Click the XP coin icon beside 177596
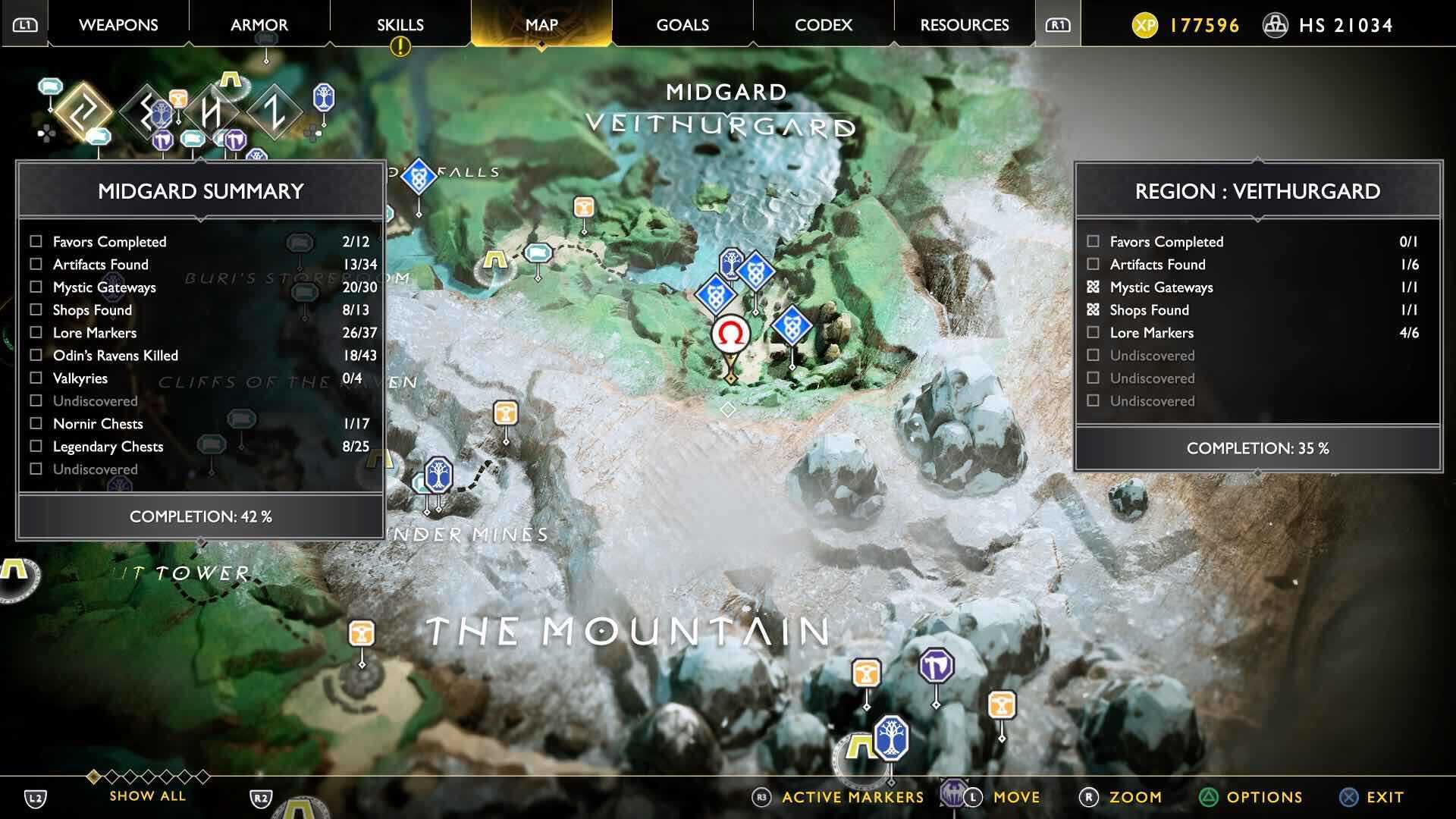This screenshot has height=819, width=1456. pos(1147,24)
